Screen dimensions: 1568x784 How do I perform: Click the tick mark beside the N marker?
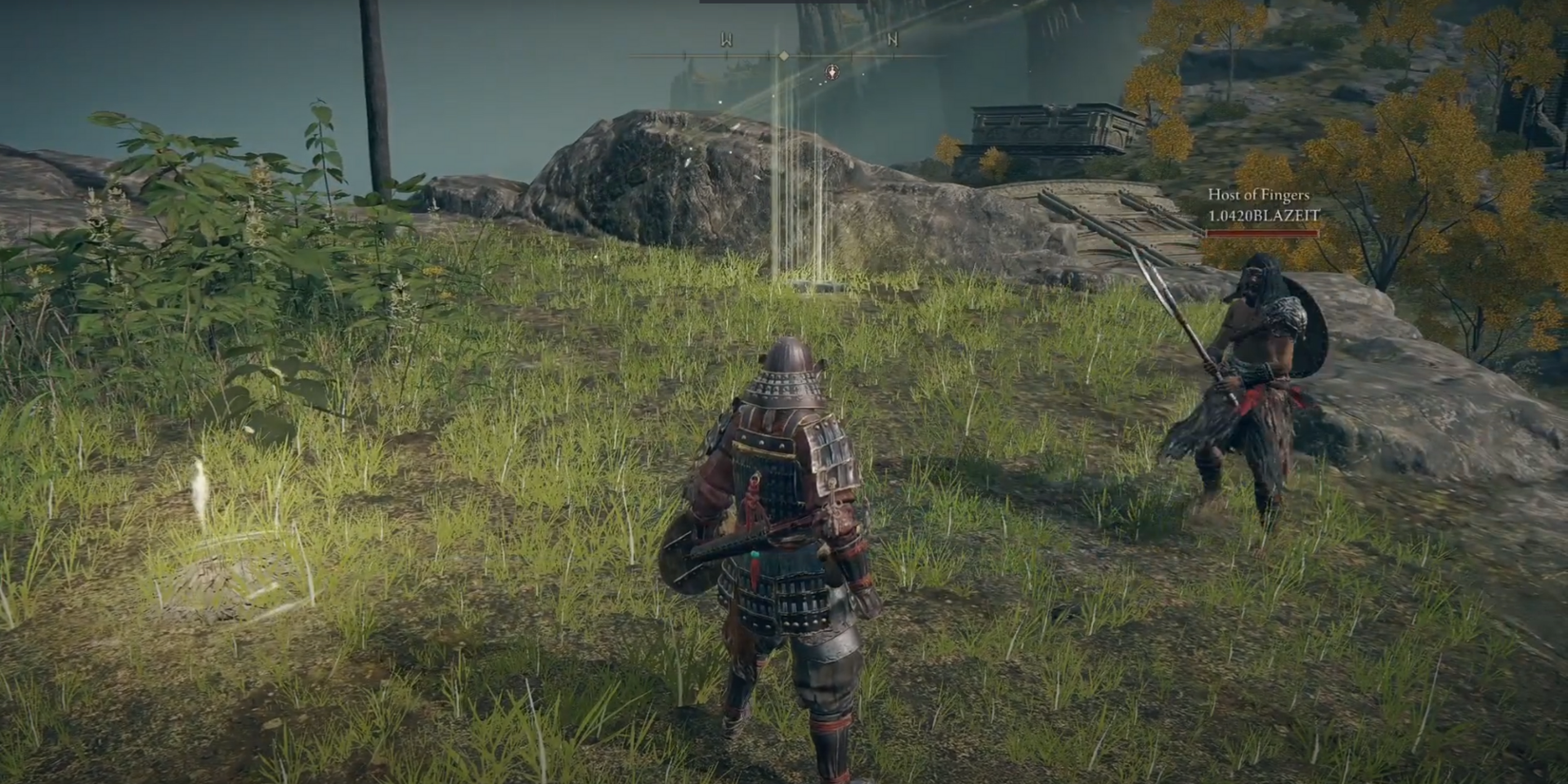(893, 56)
